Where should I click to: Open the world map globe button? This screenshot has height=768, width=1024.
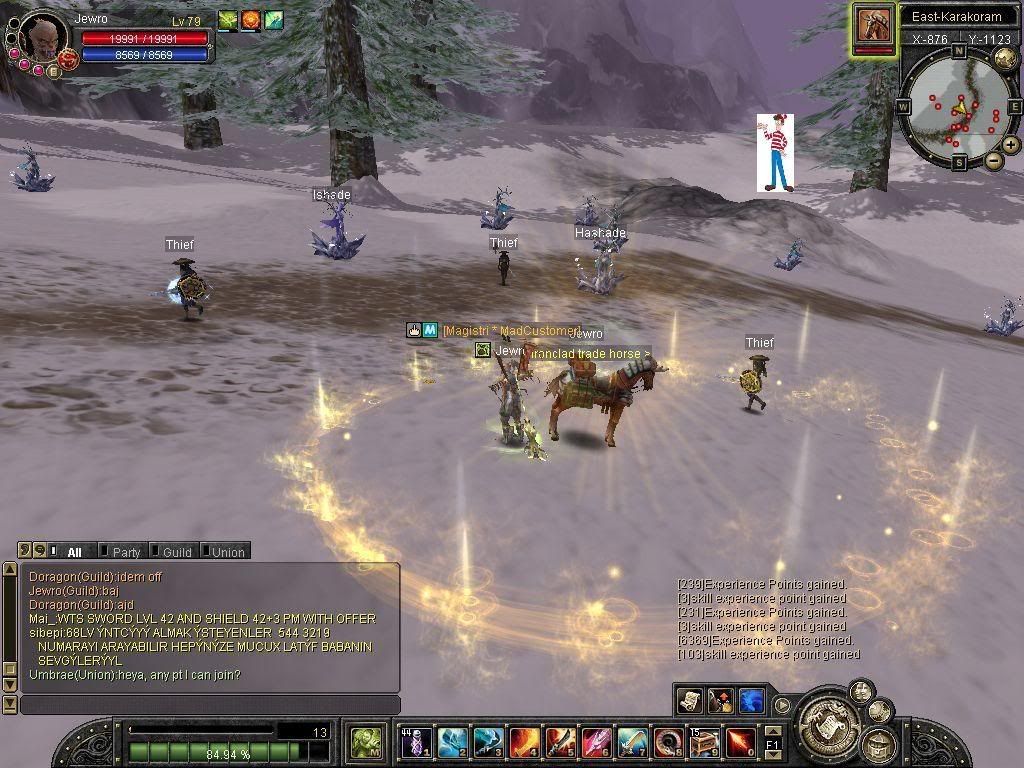click(1005, 57)
